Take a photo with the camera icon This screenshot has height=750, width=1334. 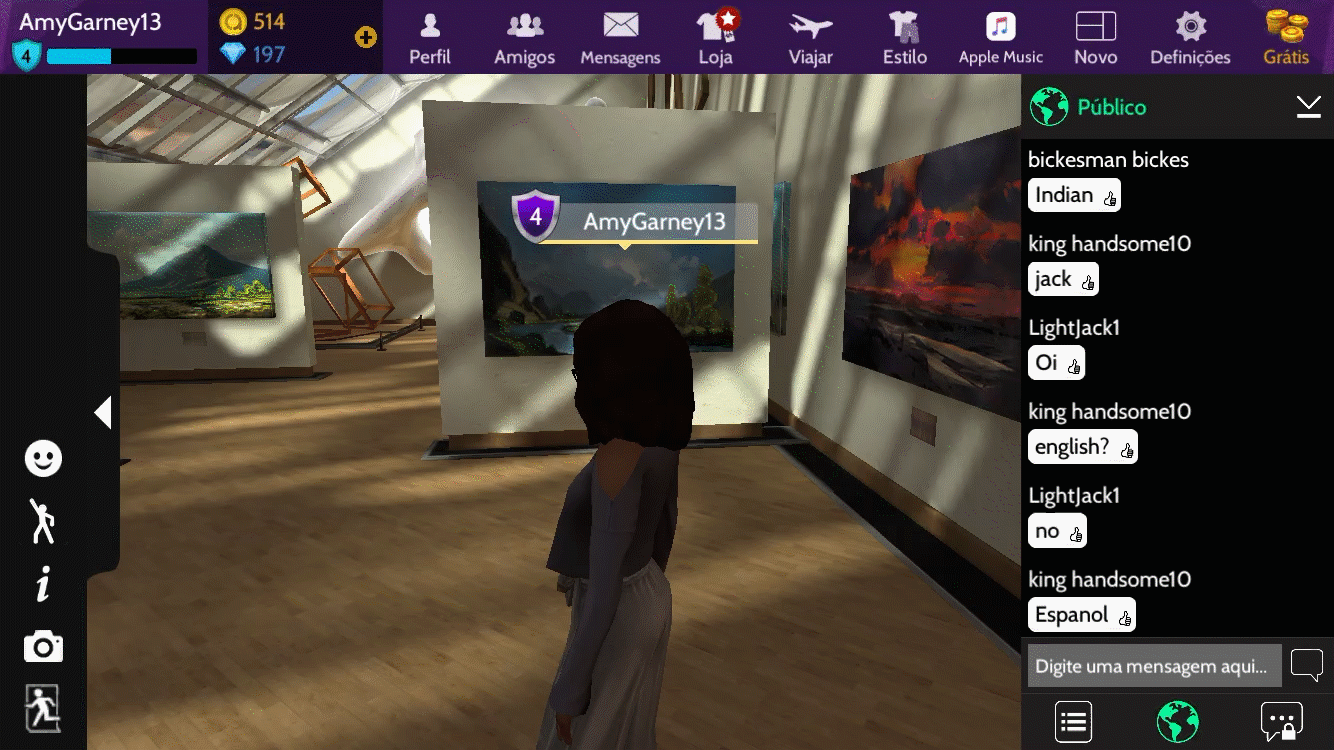tap(43, 647)
